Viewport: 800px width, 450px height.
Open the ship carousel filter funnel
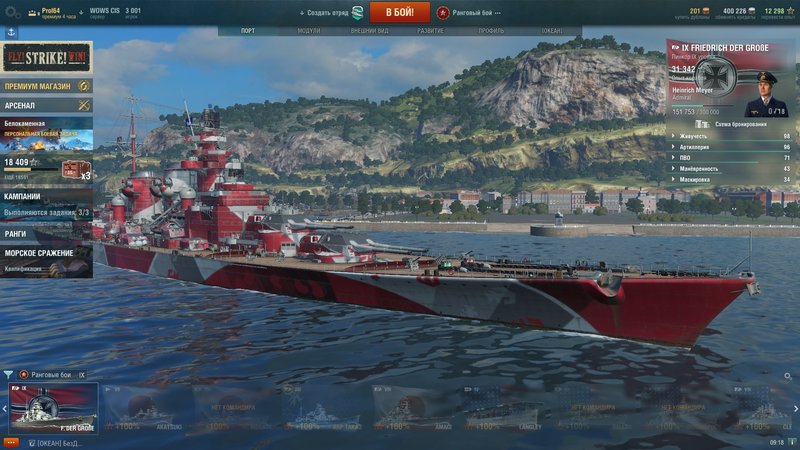tap(8, 375)
